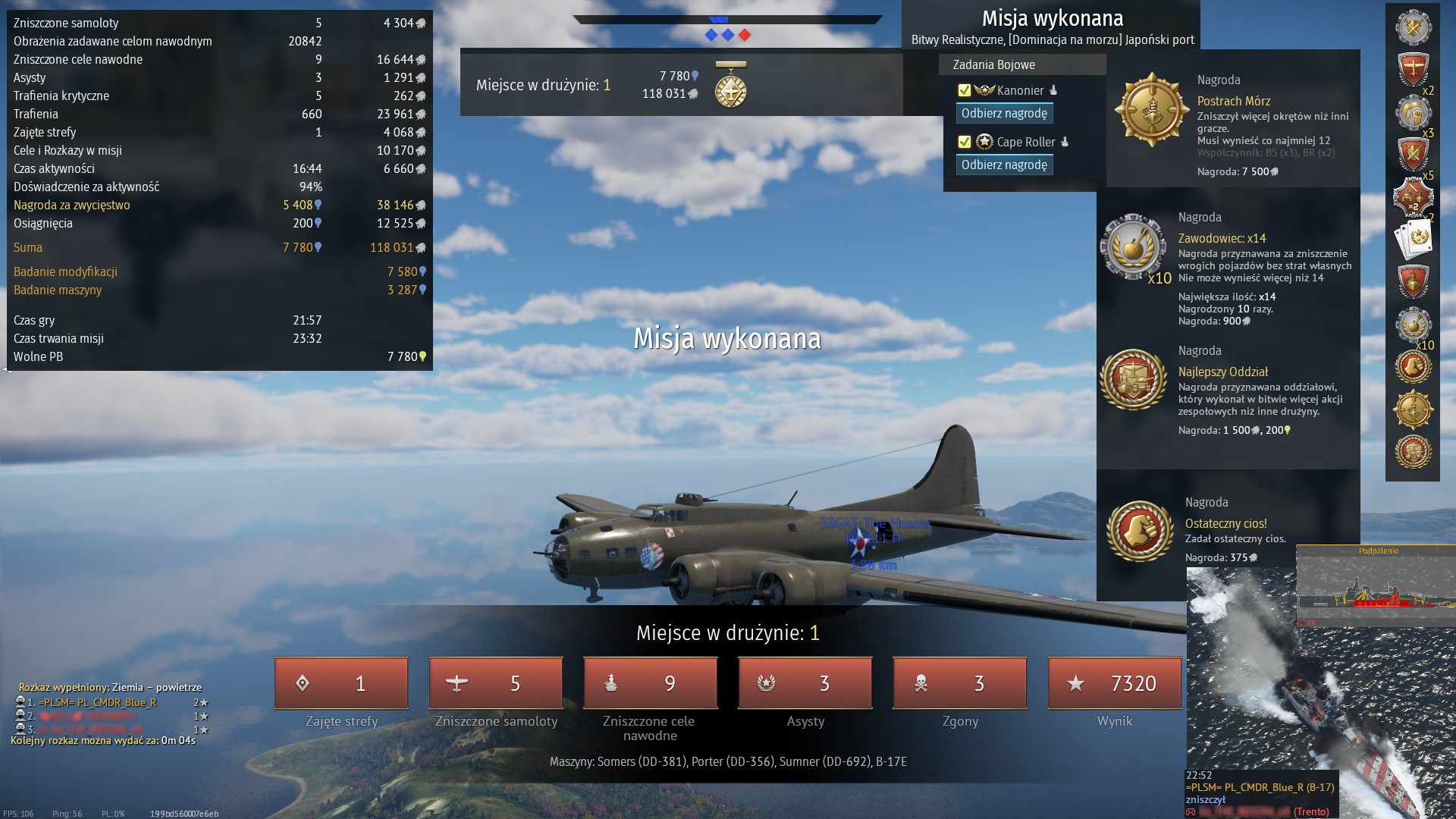Select the Zgony stat tile
Screen dimensions: 1456x819
click(x=960, y=683)
